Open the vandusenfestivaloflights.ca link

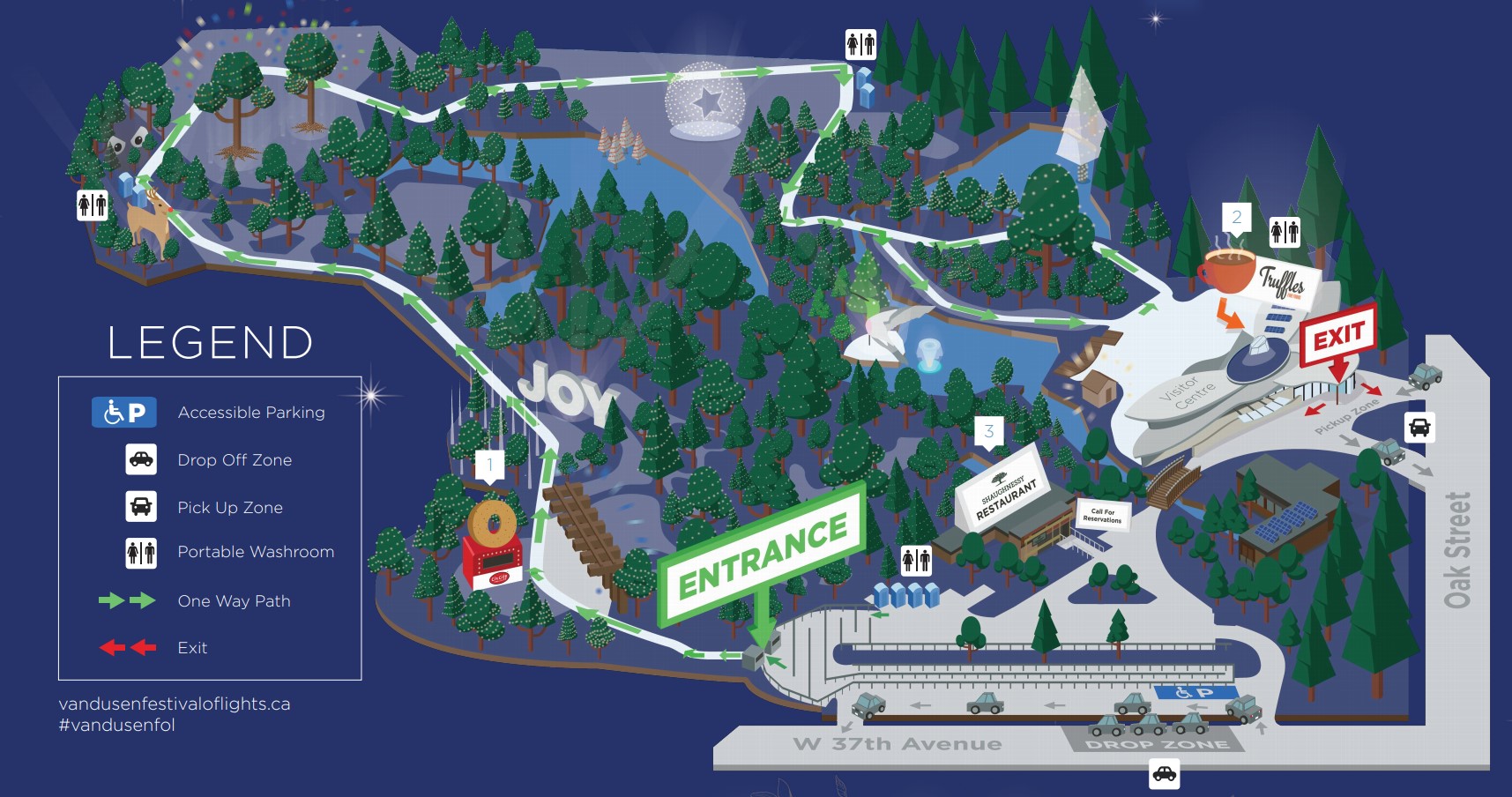pos(175,704)
